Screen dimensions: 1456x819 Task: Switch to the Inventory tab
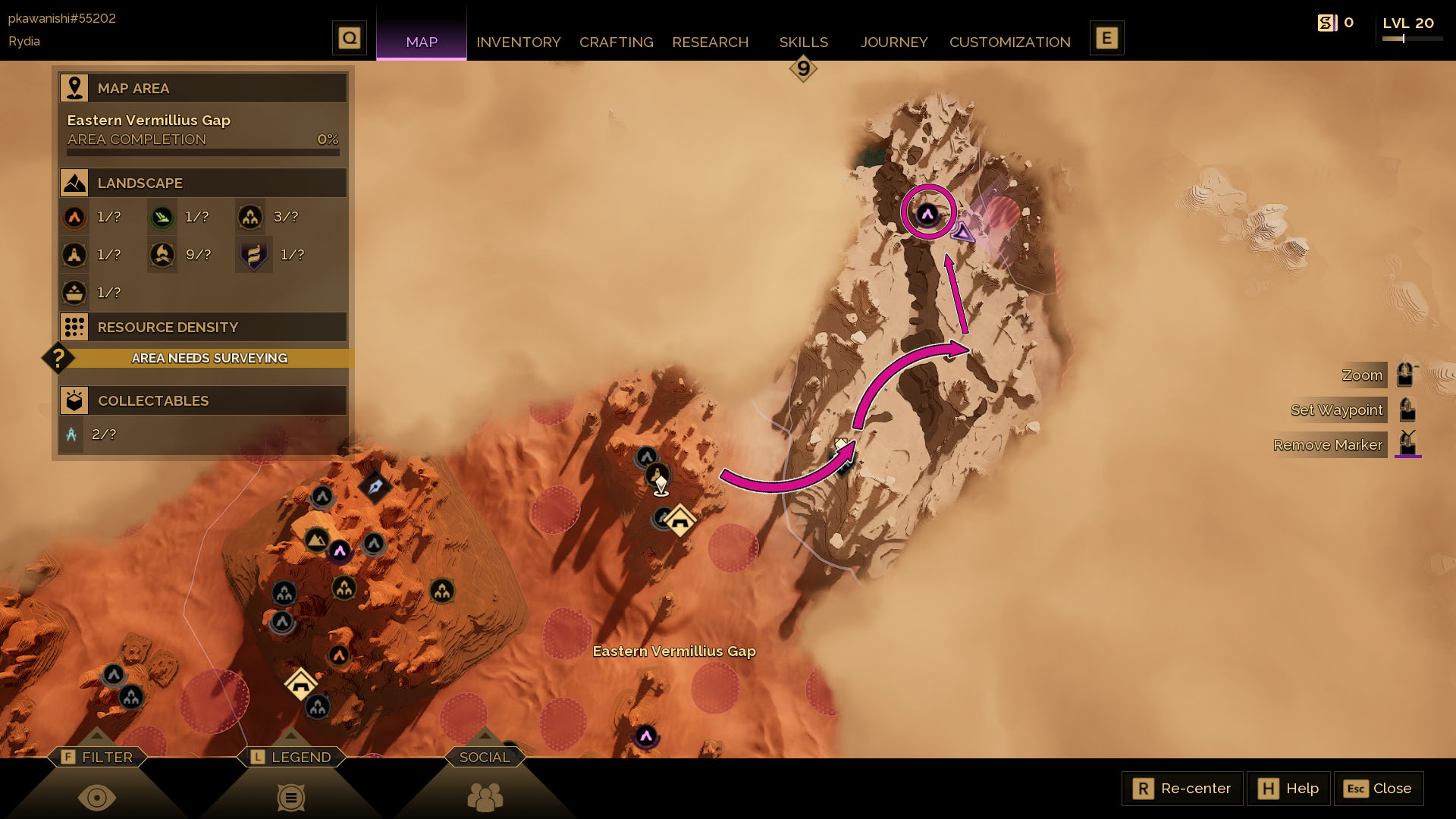click(518, 42)
